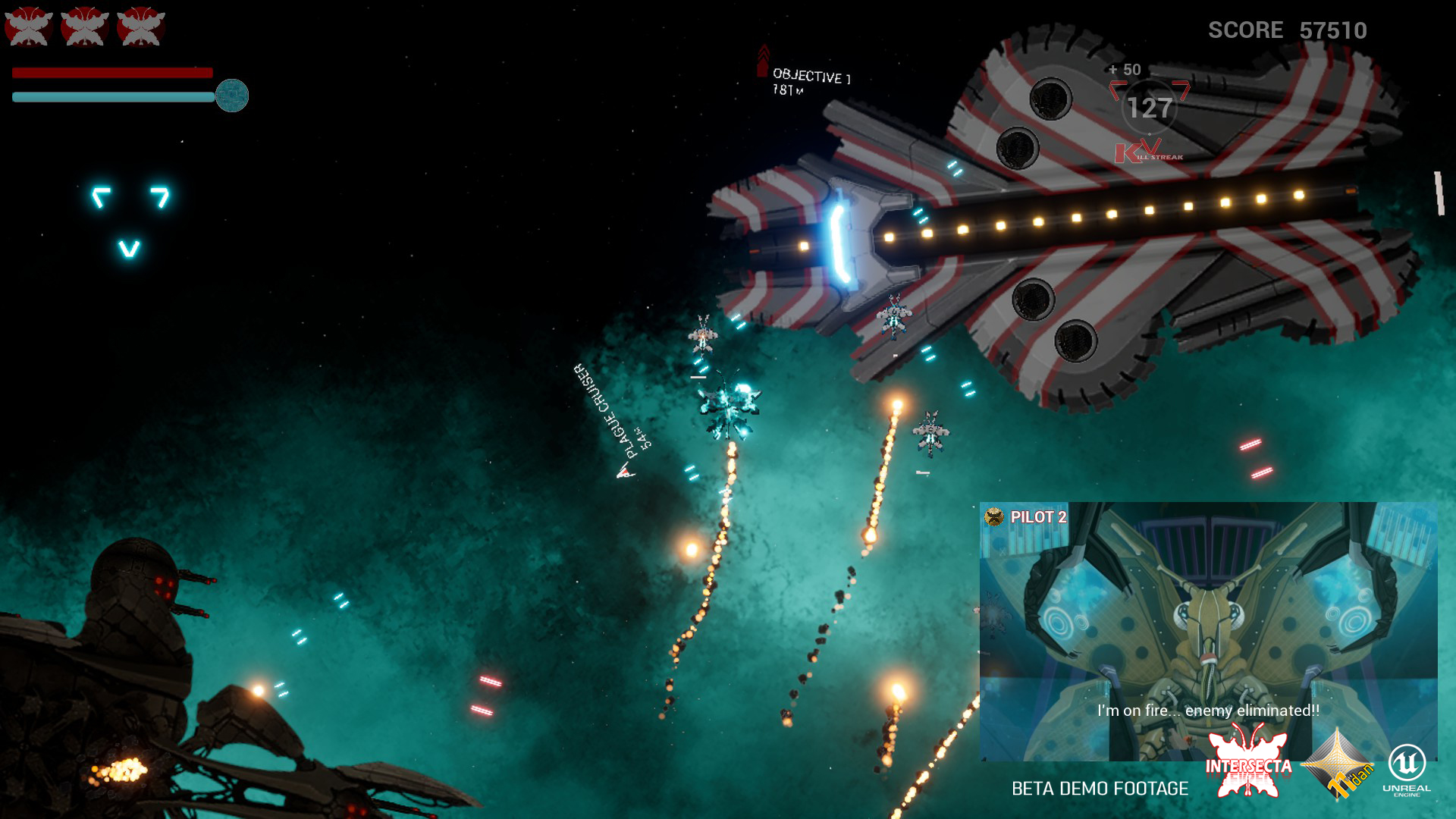Click the Kill Streak emblem
The width and height of the screenshot is (1456, 819).
[x=1147, y=152]
